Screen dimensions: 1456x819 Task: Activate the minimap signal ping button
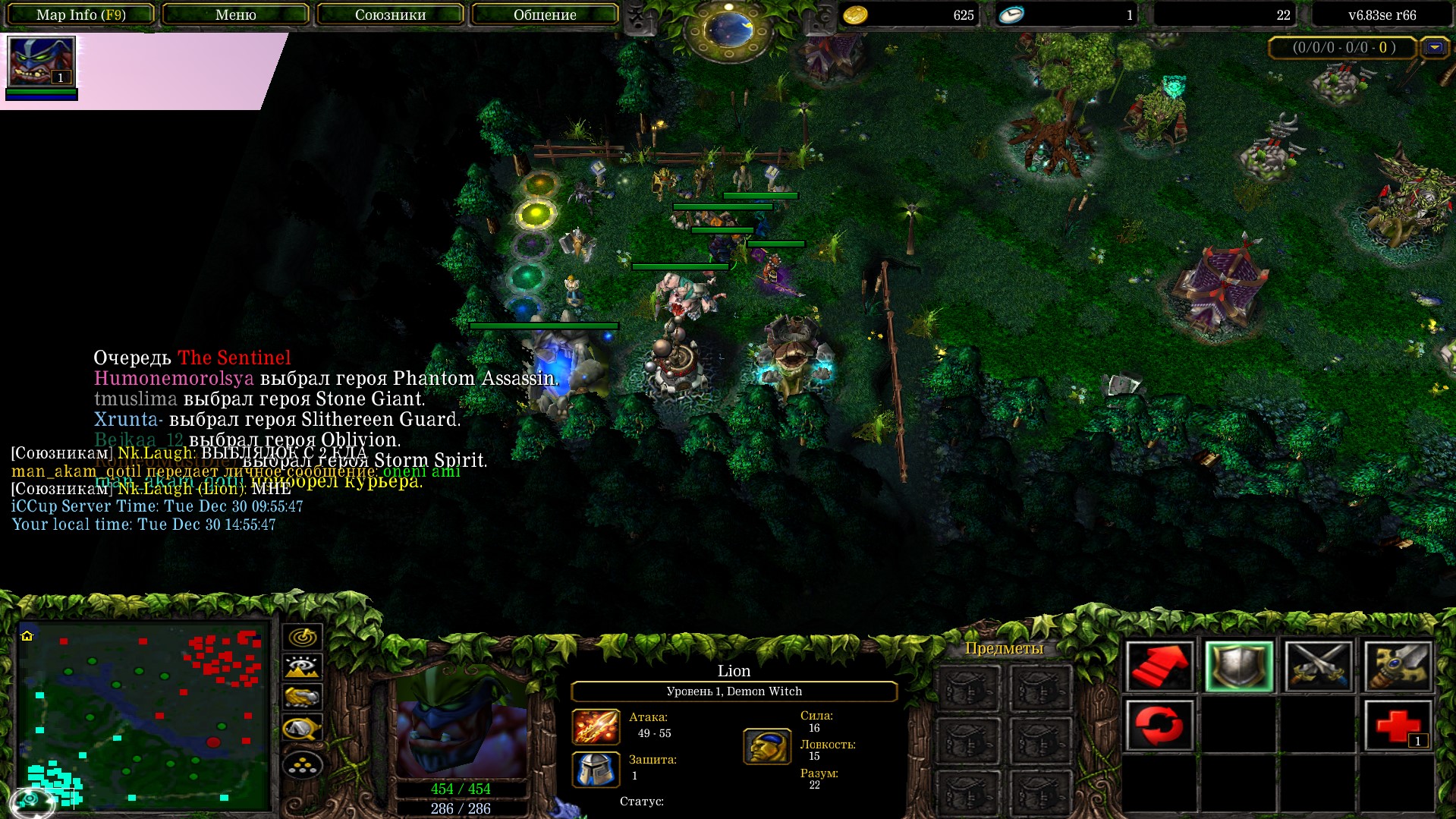302,637
